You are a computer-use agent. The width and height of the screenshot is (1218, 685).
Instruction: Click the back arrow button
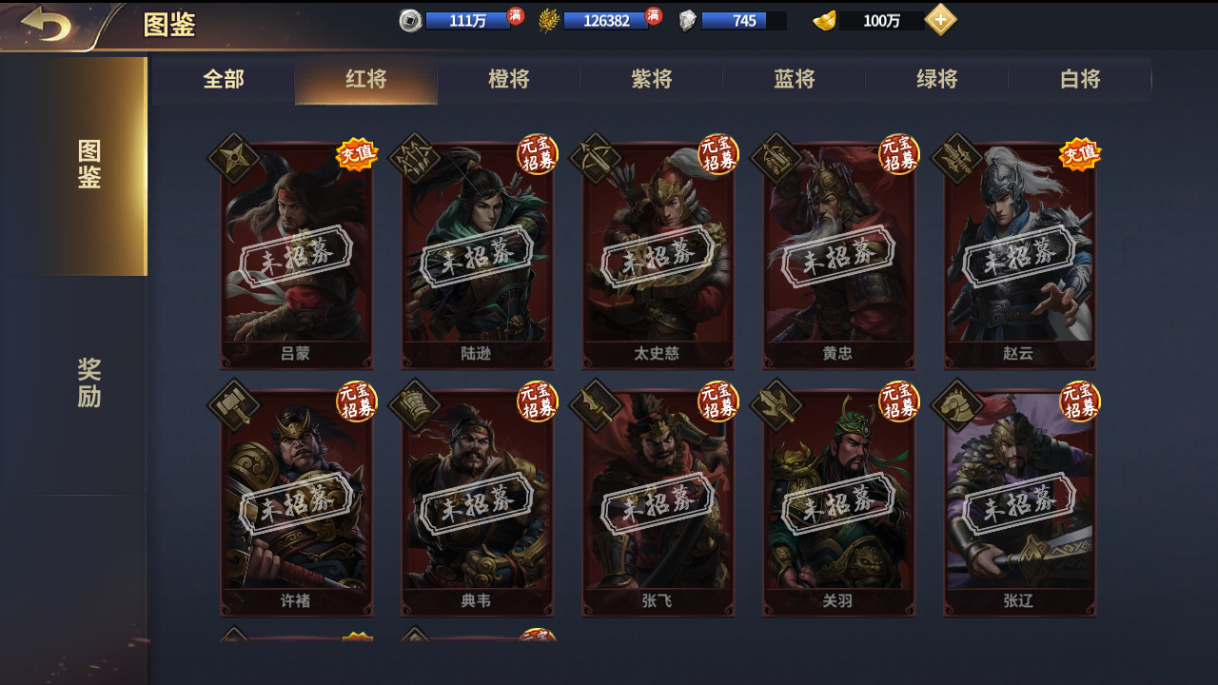point(46,24)
